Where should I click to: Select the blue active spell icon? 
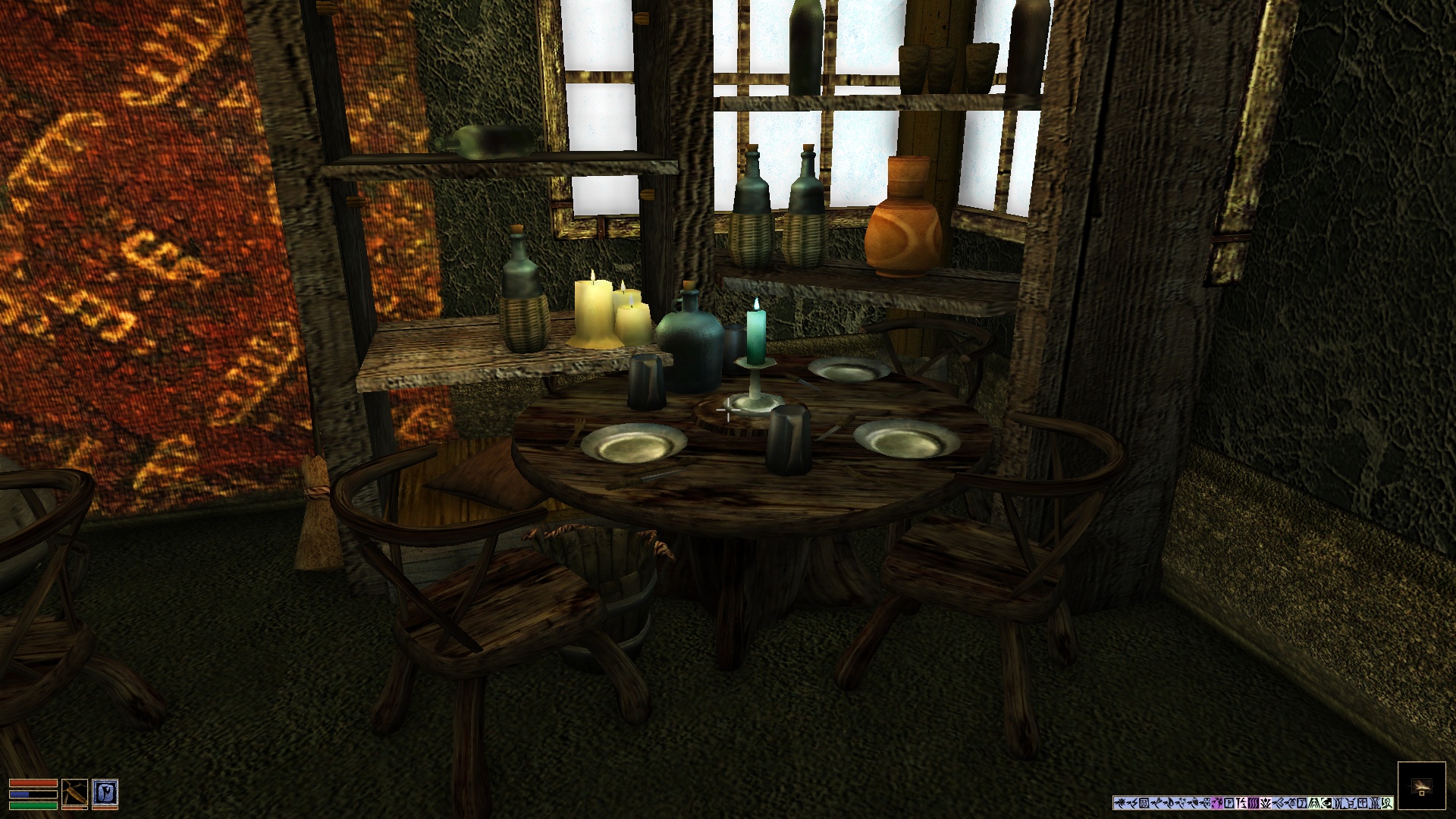click(105, 793)
